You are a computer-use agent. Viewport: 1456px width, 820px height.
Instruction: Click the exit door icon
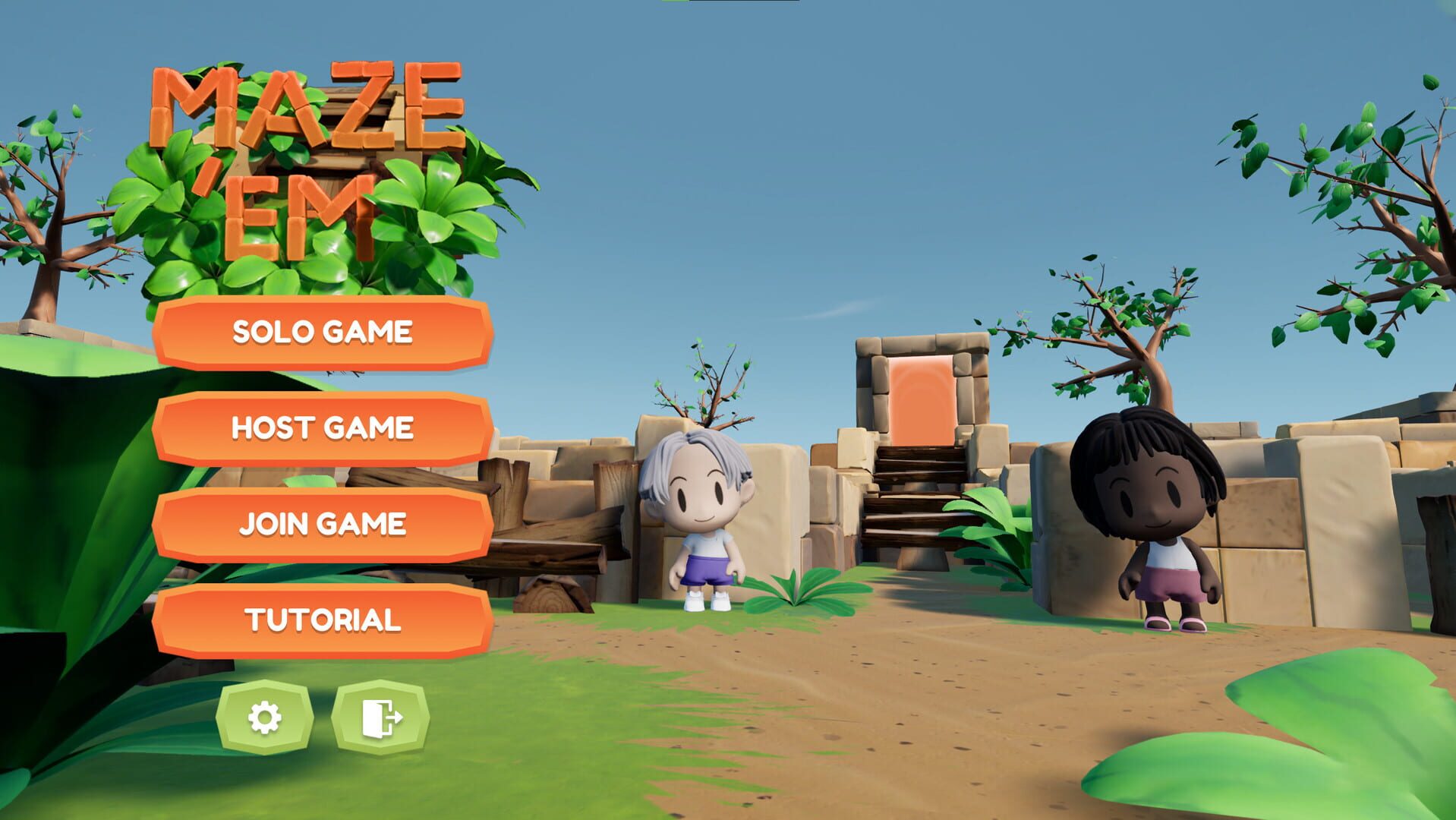[x=383, y=717]
